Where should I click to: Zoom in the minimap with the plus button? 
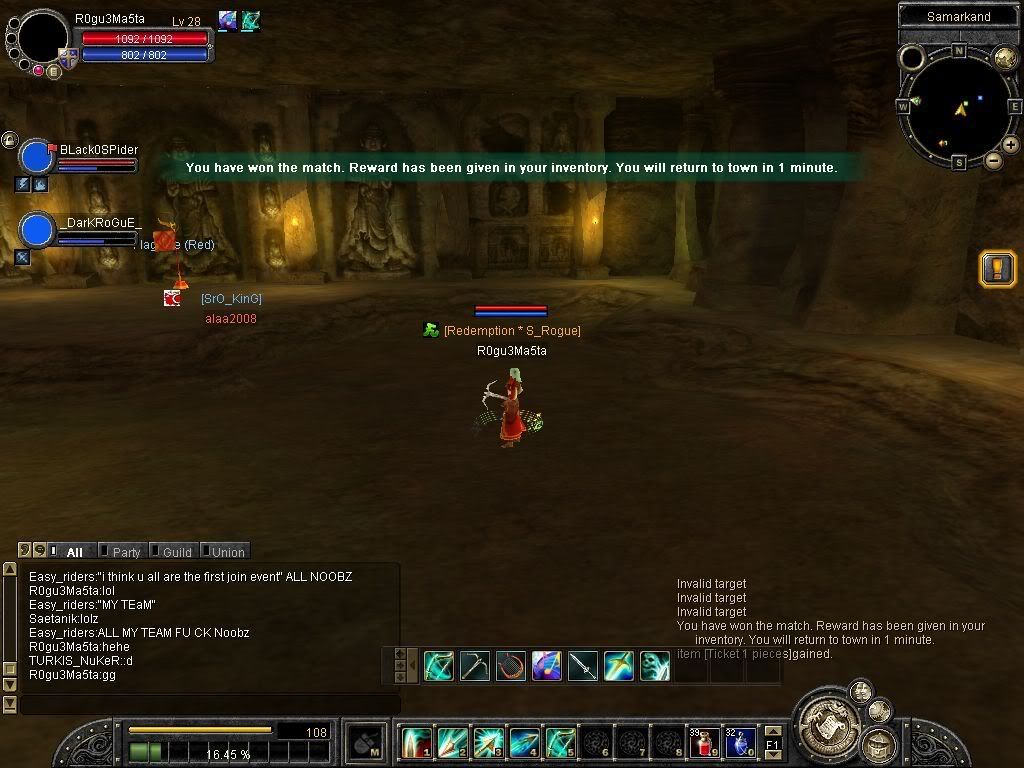(1011, 145)
